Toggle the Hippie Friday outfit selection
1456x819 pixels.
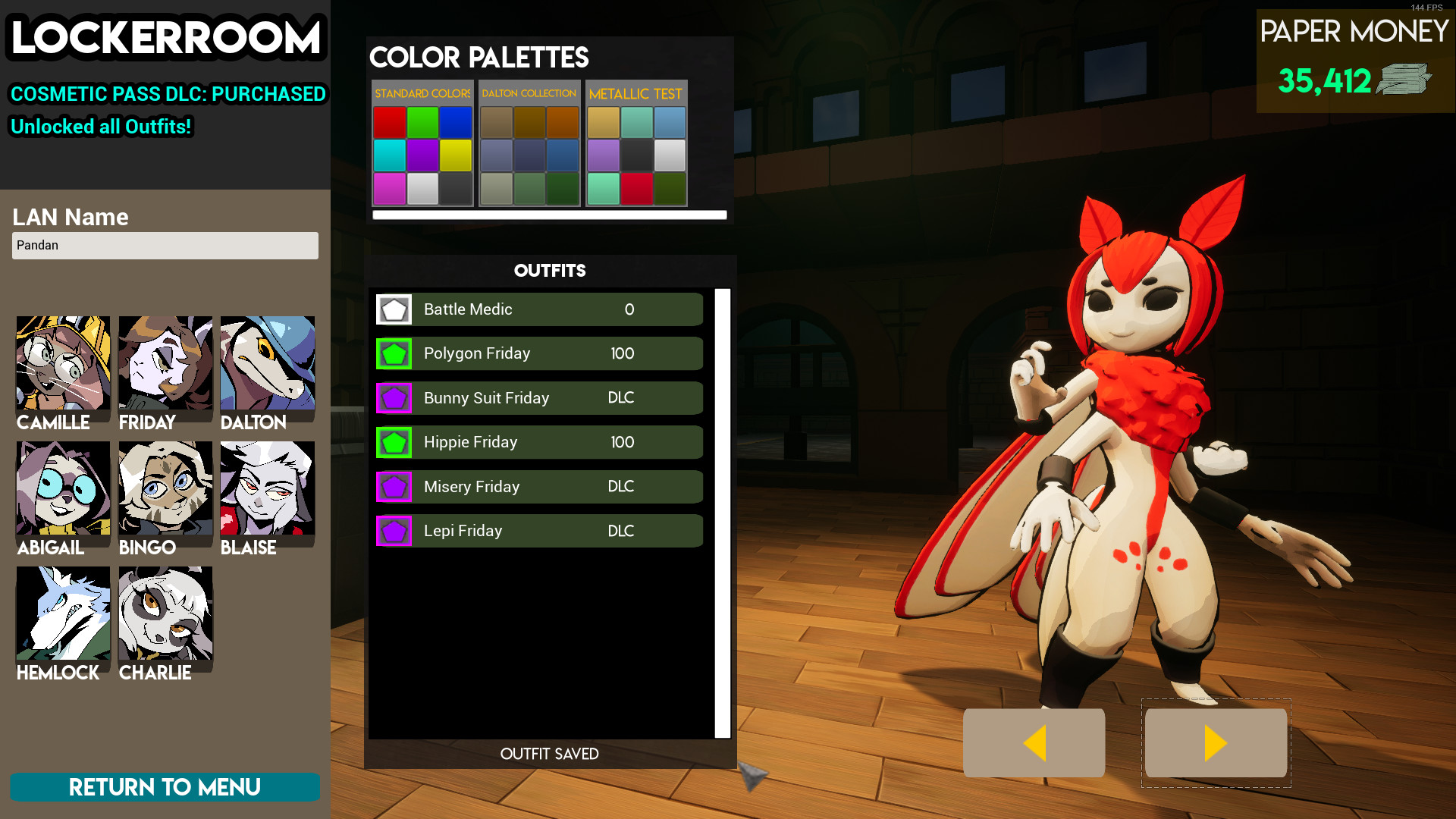tap(538, 442)
